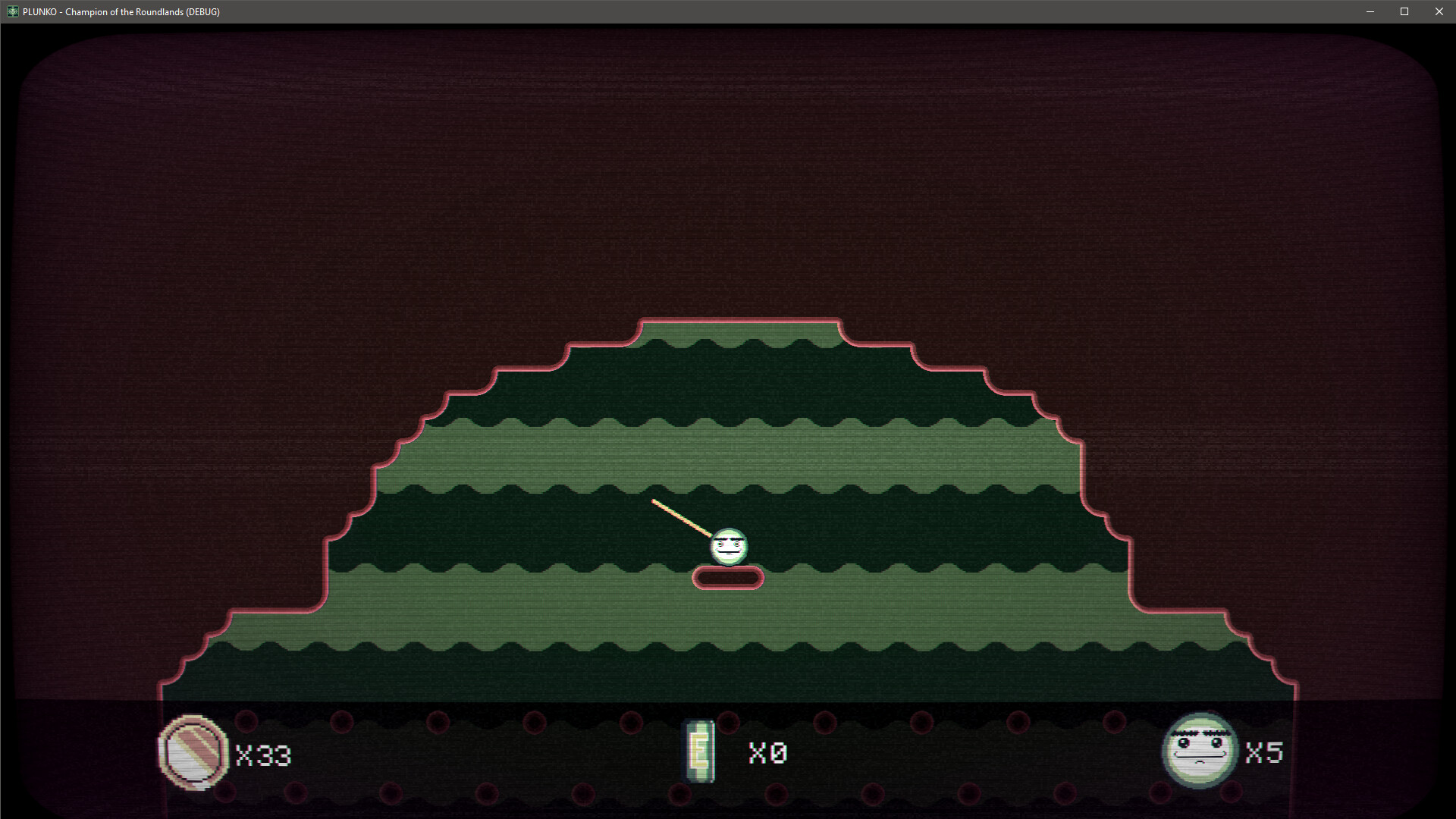The height and width of the screenshot is (819, 1456).
Task: Click the "X33" coin count label
Action: (x=262, y=756)
